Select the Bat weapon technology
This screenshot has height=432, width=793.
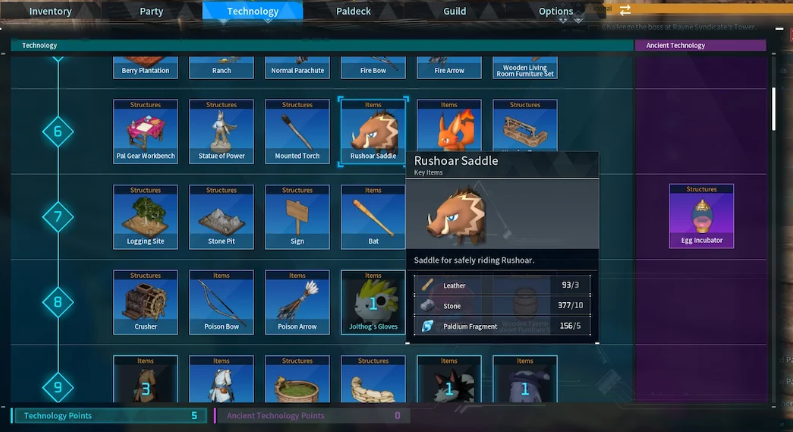click(373, 216)
